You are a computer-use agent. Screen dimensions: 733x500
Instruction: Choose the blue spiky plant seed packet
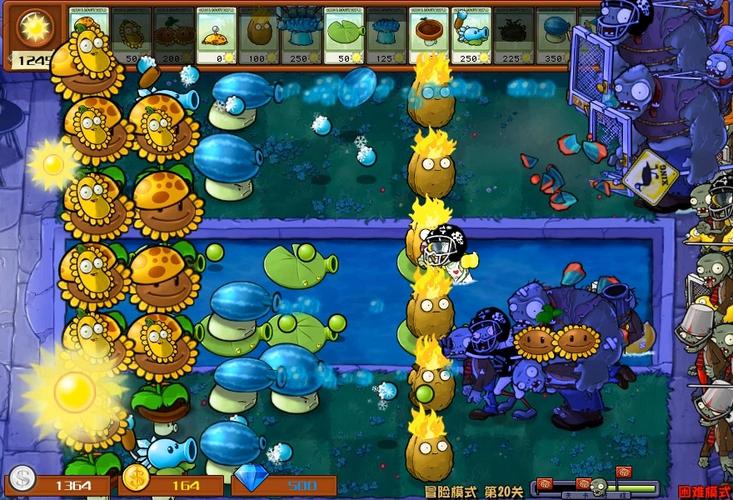(301, 37)
